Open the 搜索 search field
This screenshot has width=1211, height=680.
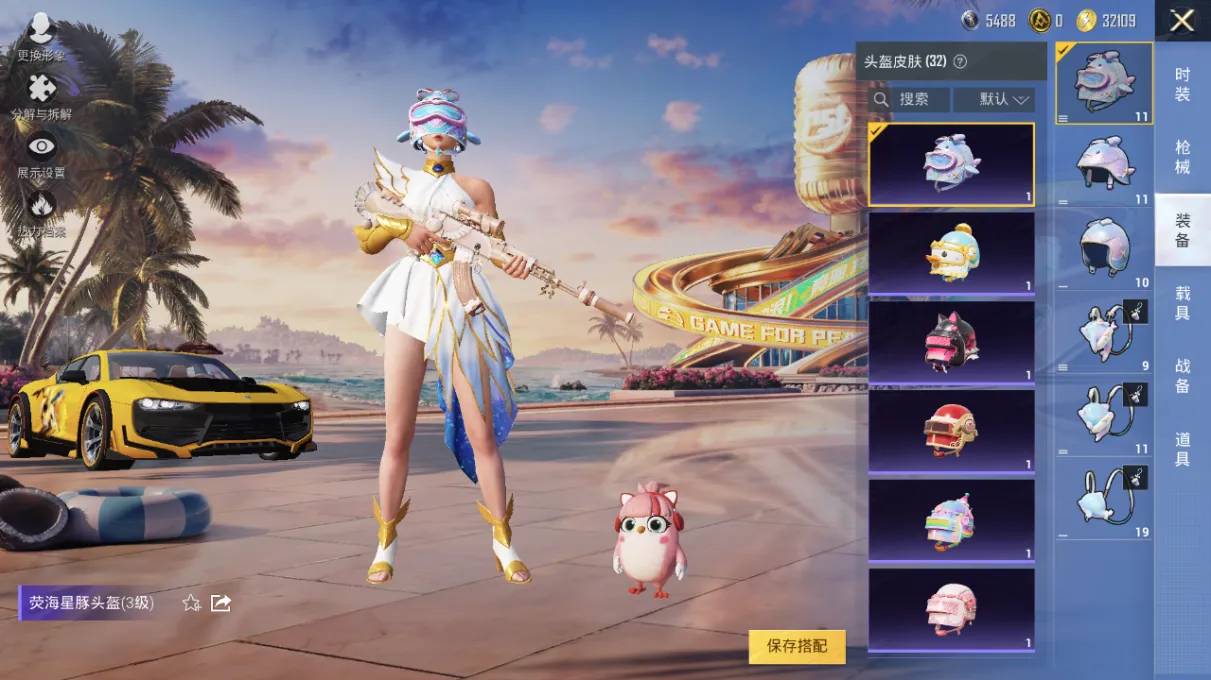908,99
